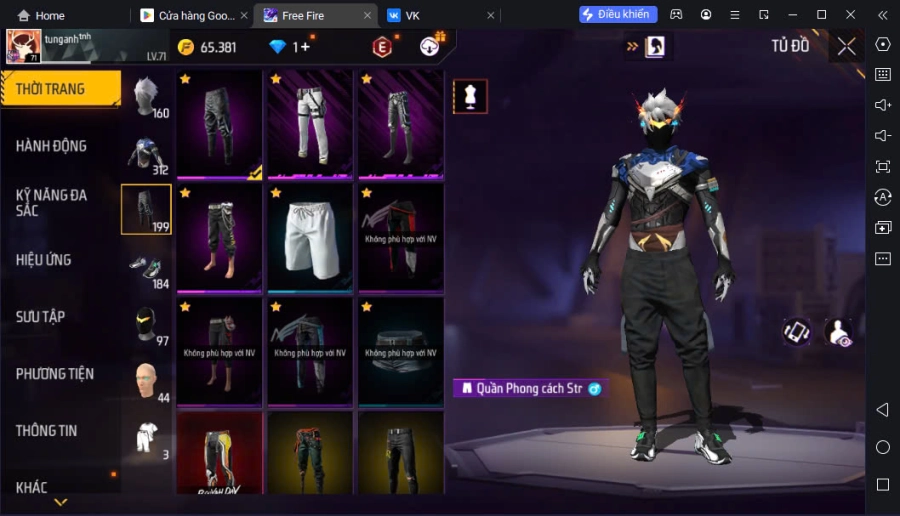Switch to the Sưu Tập tab
Screen dimensions: 900x516
point(41,317)
